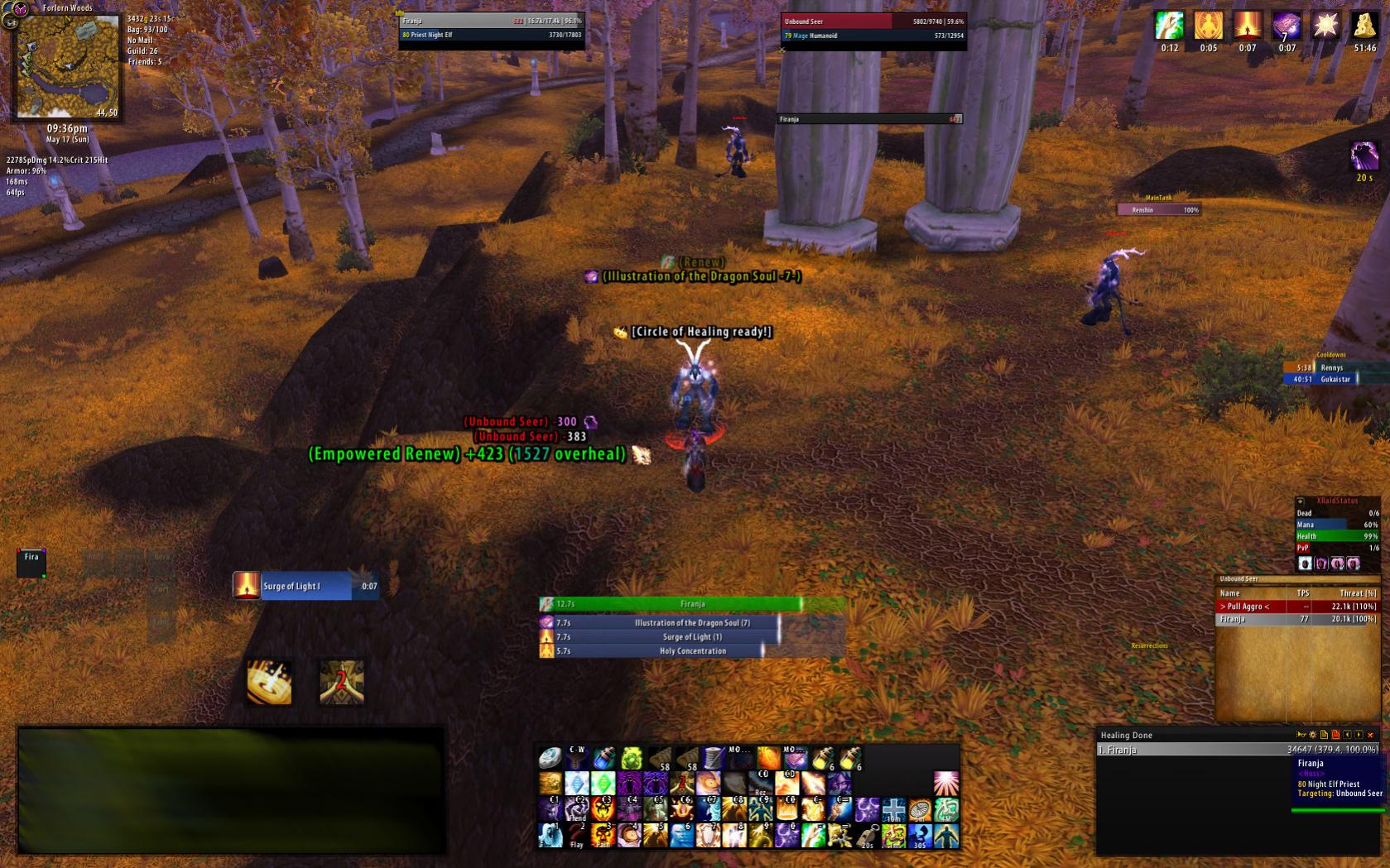The height and width of the screenshot is (868, 1390).
Task: Close the Healing Done meter window
Action: [x=1371, y=735]
